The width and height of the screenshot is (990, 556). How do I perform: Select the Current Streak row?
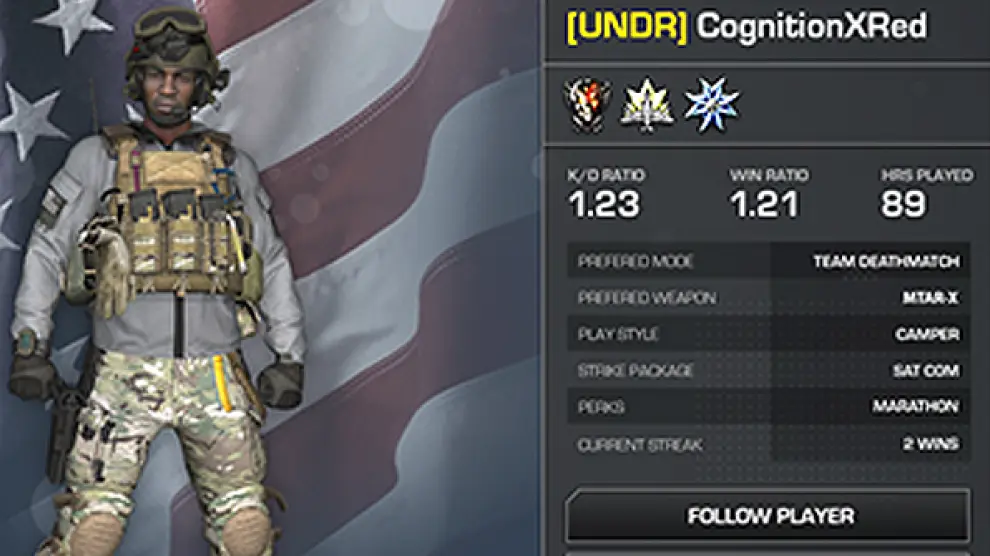click(768, 444)
